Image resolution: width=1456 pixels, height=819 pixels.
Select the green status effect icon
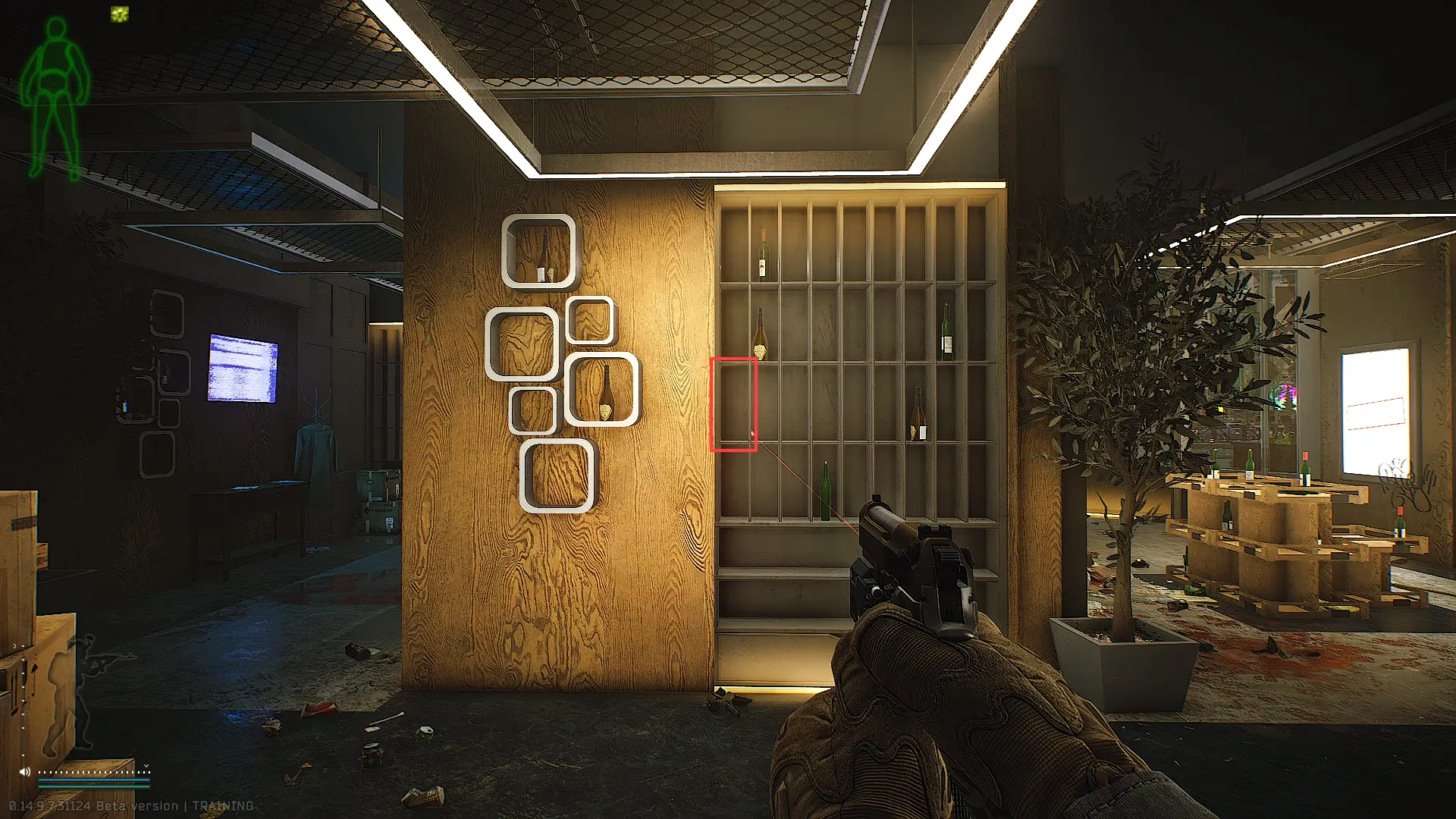pos(119,14)
